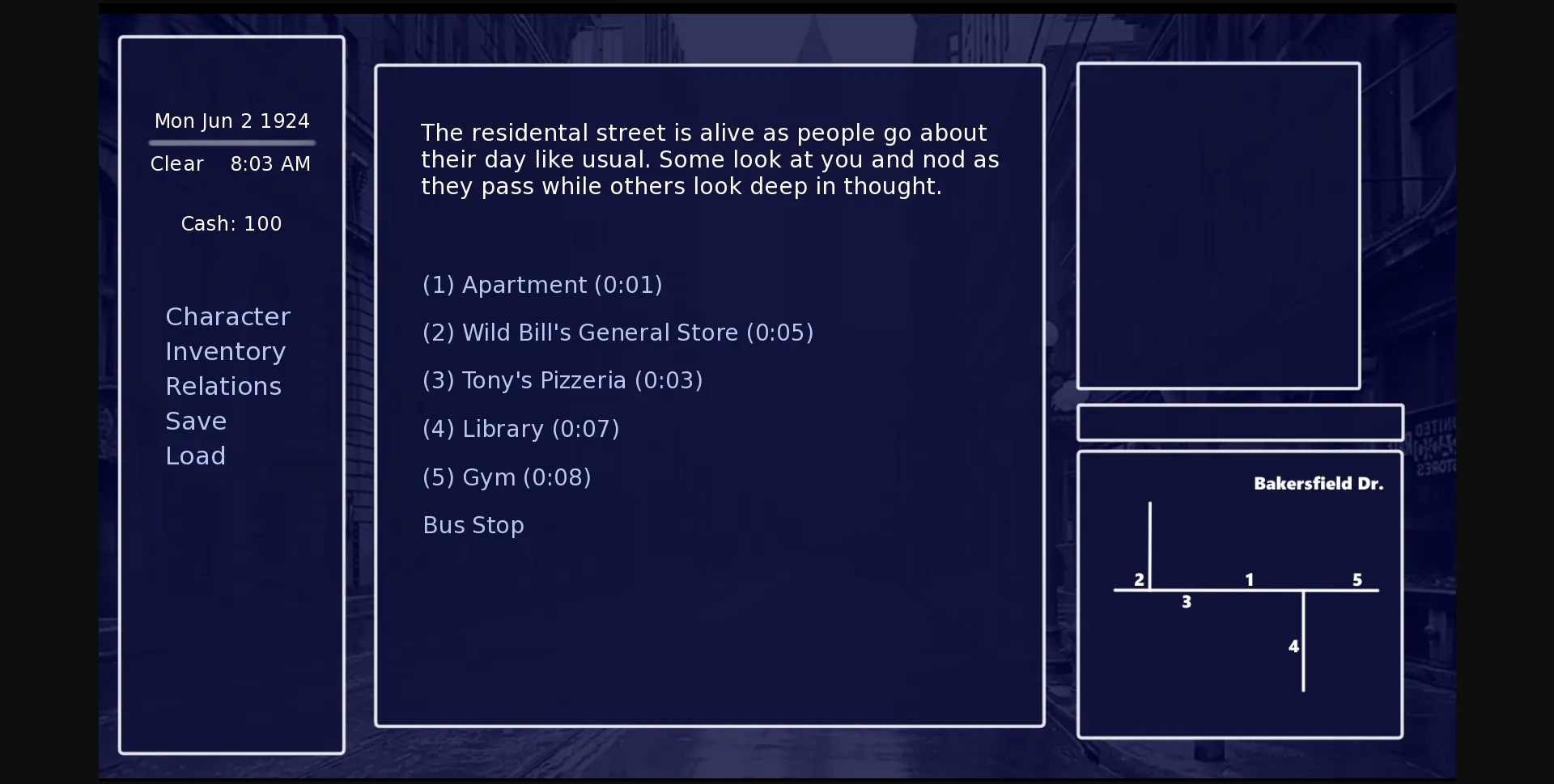The width and height of the screenshot is (1554, 784).
Task: Click the Cash: 100 display
Action: coord(231,224)
